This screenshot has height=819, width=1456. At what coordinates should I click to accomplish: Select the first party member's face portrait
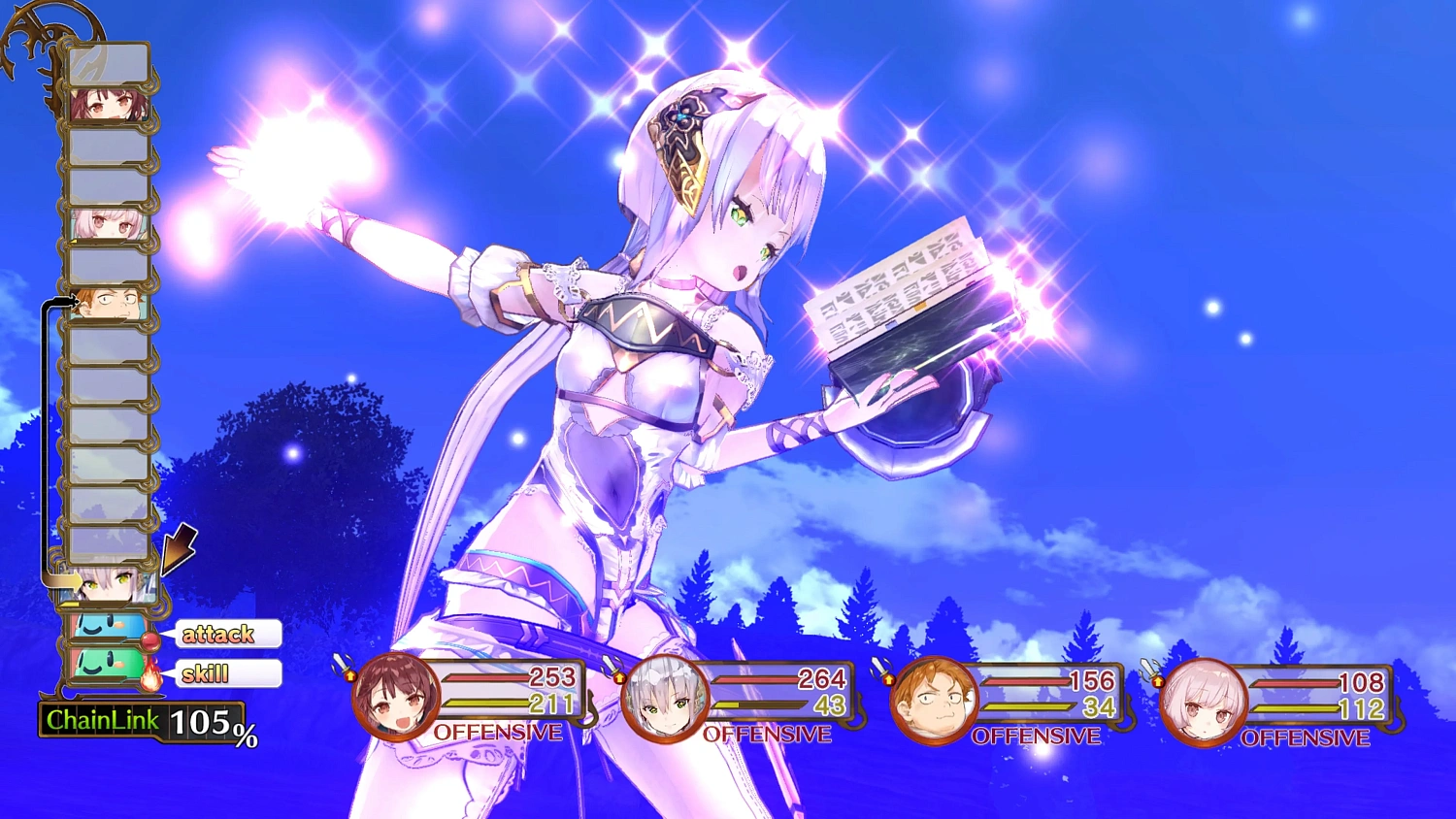(393, 697)
